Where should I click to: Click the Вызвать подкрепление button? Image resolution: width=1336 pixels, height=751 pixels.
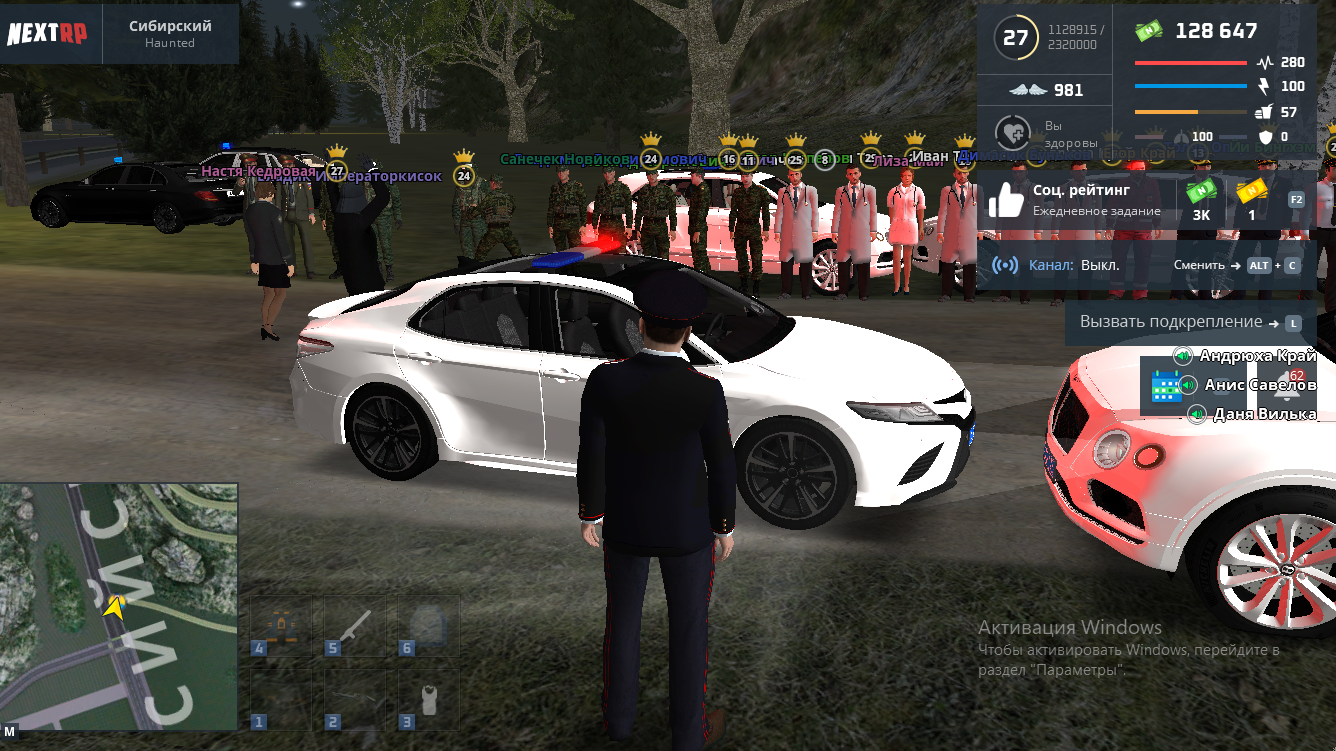[1190, 323]
